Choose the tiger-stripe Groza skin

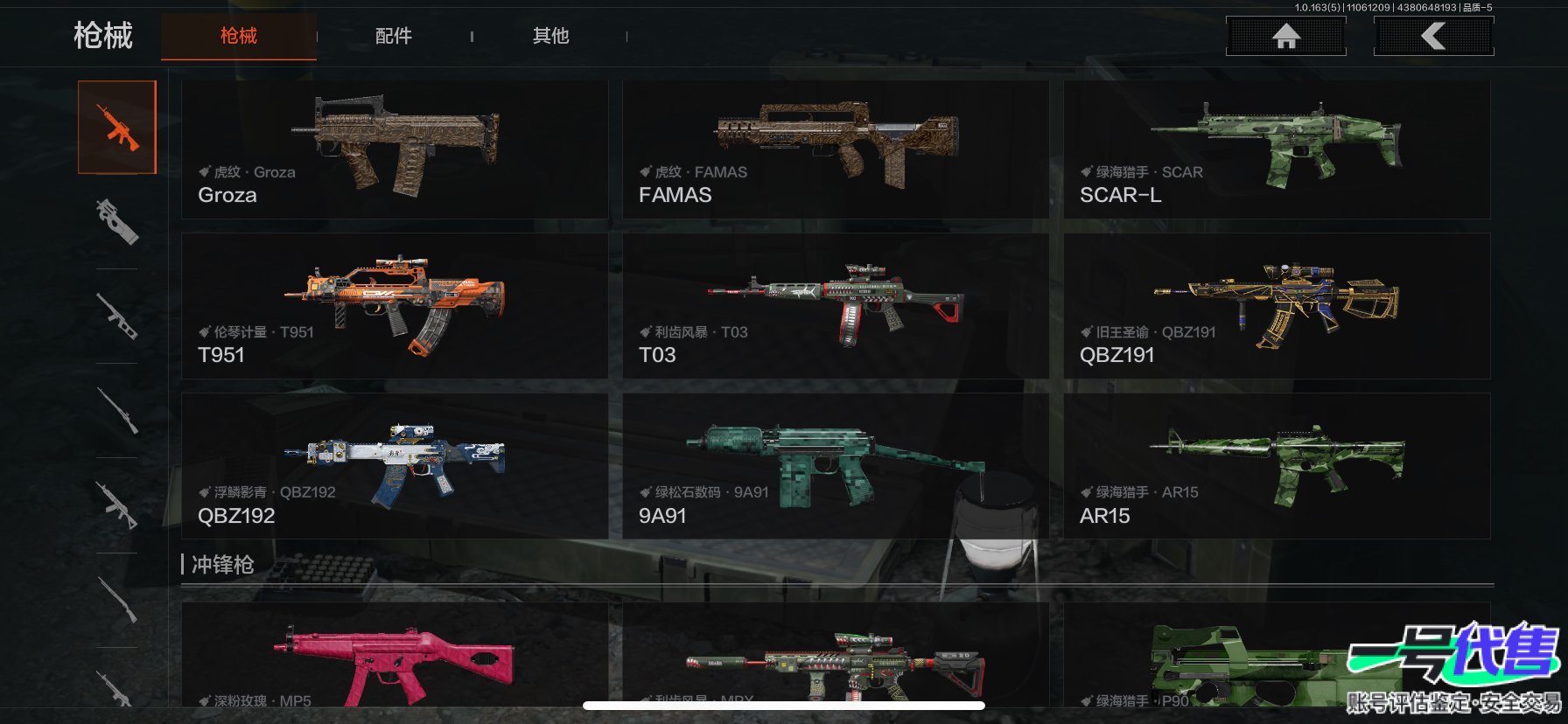[394, 150]
